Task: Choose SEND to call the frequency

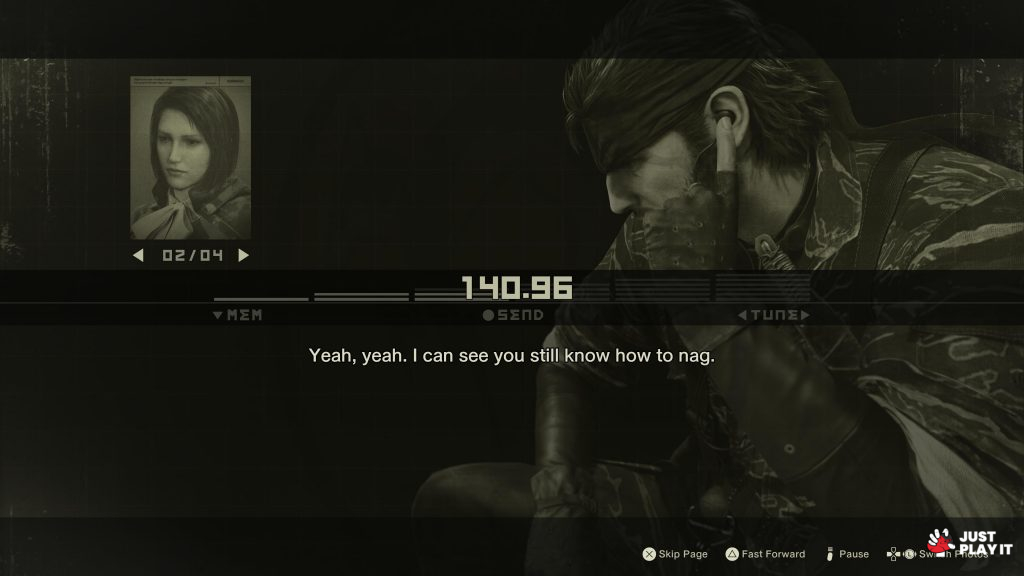Action: (513, 315)
